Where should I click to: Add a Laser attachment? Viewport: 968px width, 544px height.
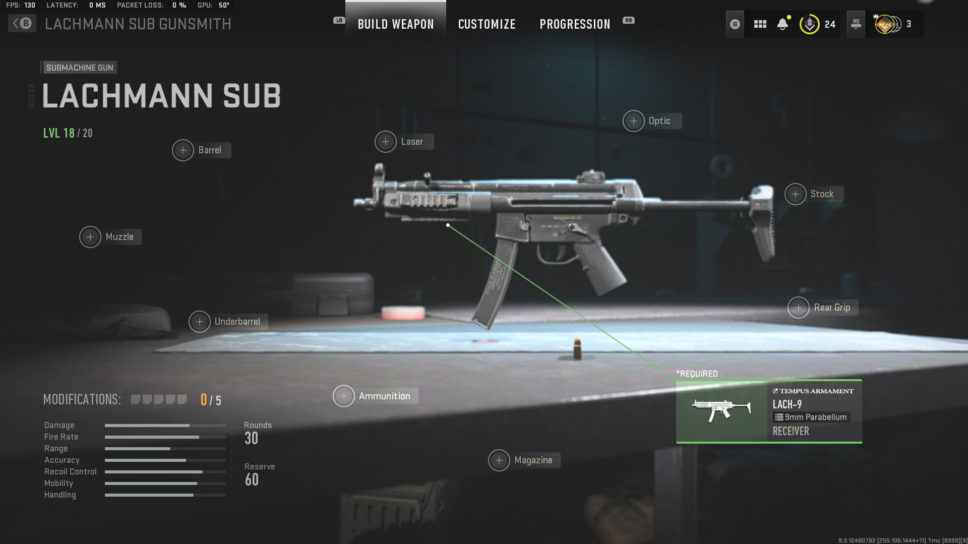coord(386,142)
